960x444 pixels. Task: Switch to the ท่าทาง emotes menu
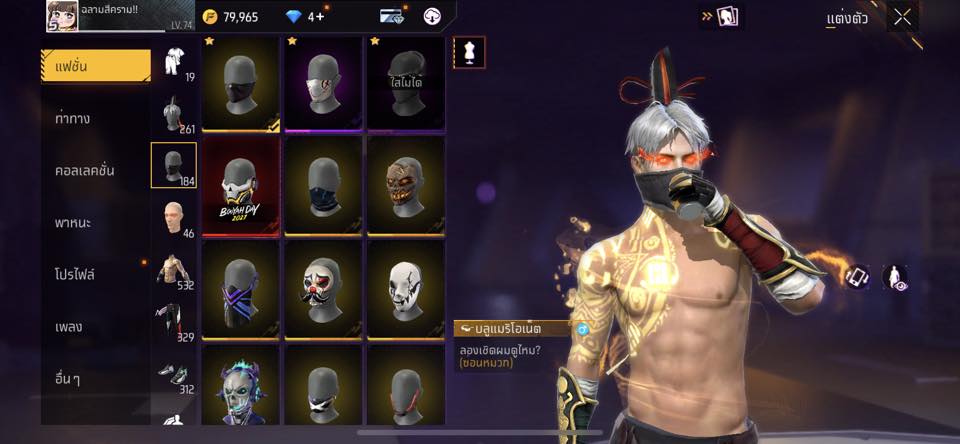[73, 118]
